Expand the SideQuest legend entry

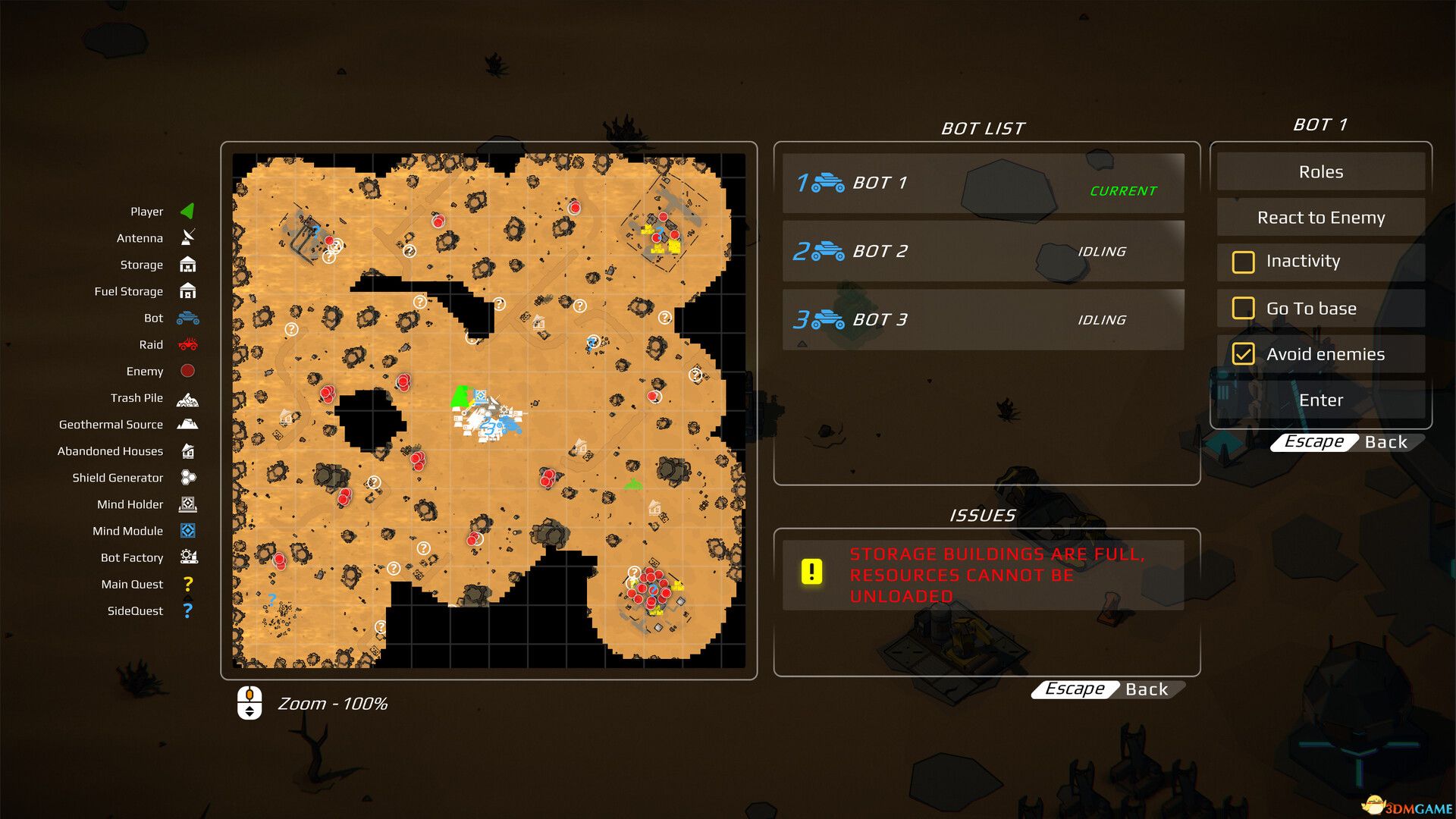click(188, 610)
